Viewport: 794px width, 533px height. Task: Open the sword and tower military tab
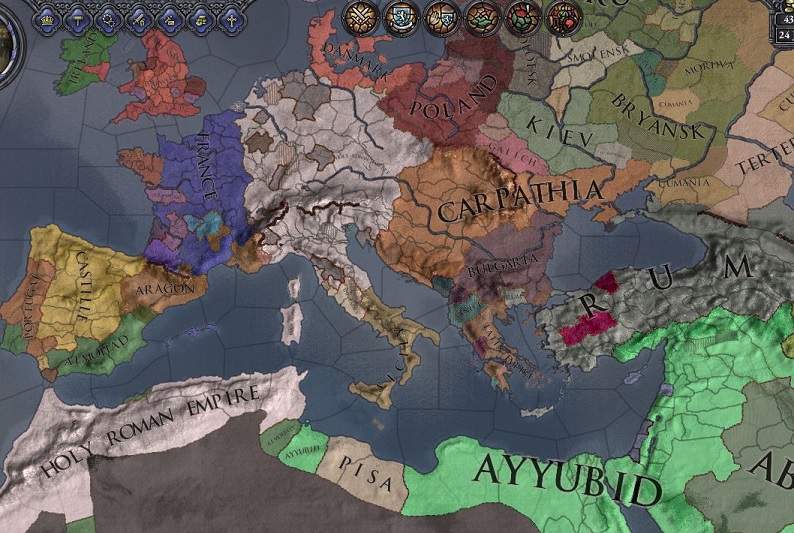tap(138, 20)
